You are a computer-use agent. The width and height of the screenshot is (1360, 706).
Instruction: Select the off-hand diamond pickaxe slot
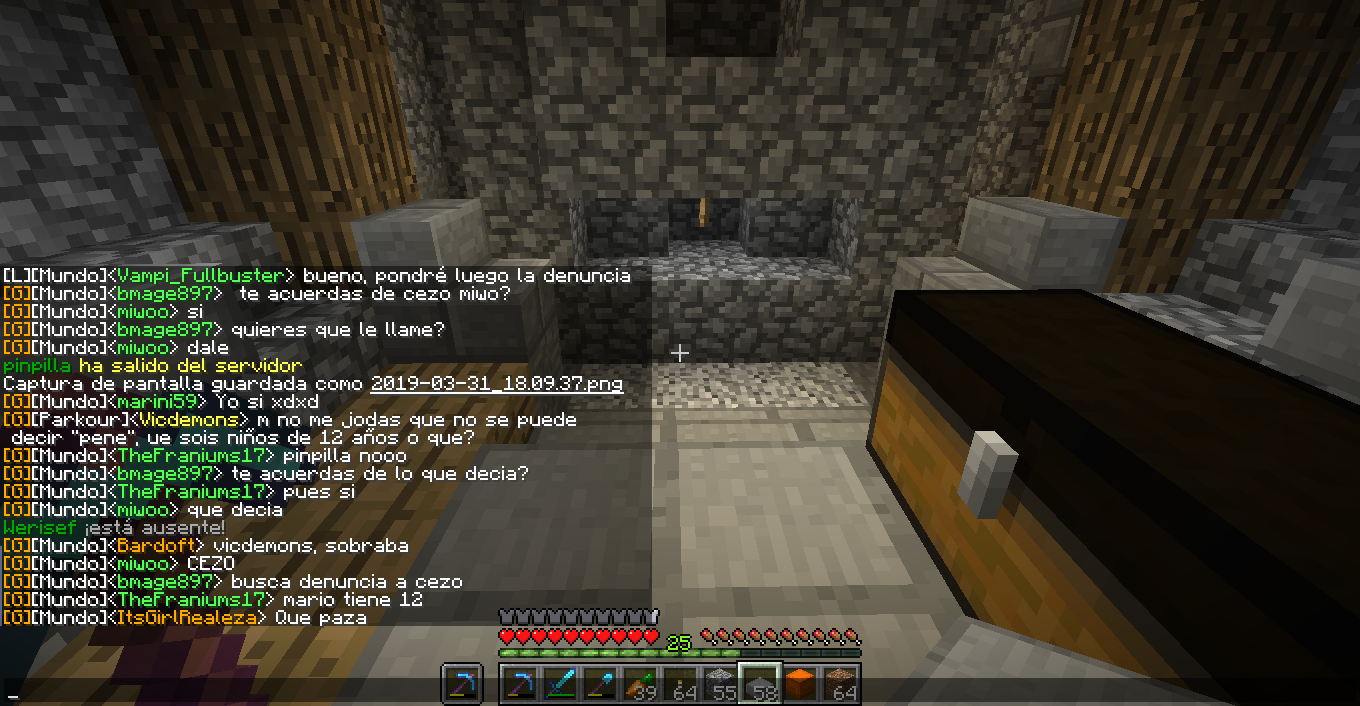click(462, 686)
